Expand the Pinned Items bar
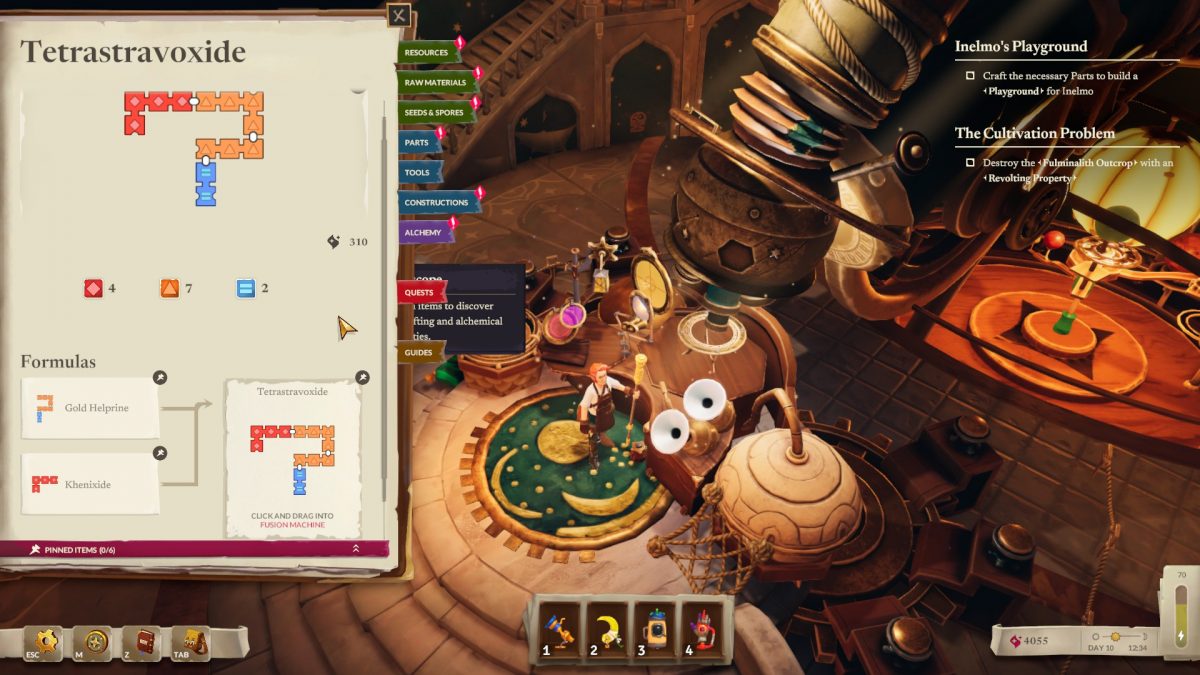 coord(355,548)
